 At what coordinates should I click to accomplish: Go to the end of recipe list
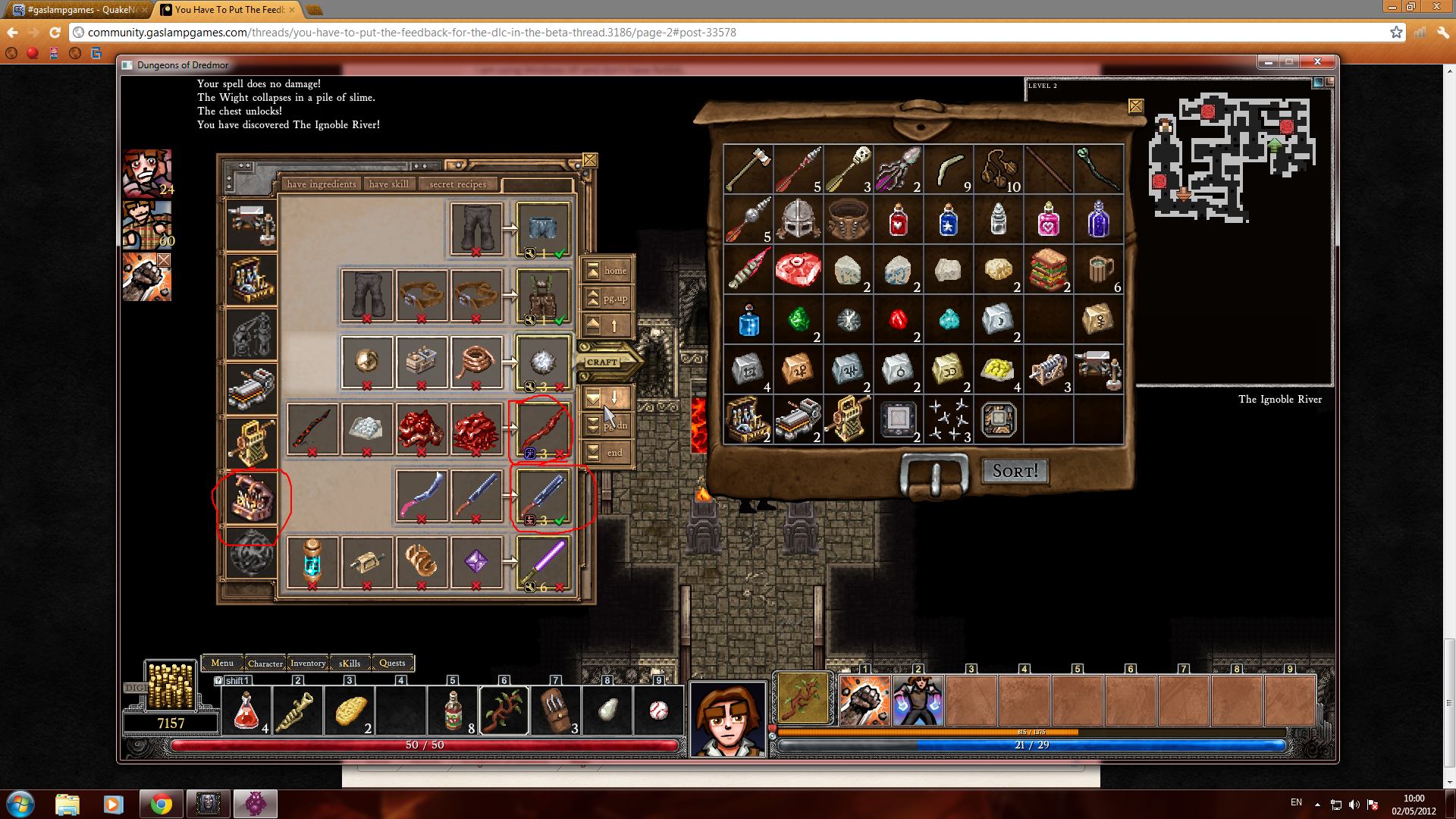[607, 453]
